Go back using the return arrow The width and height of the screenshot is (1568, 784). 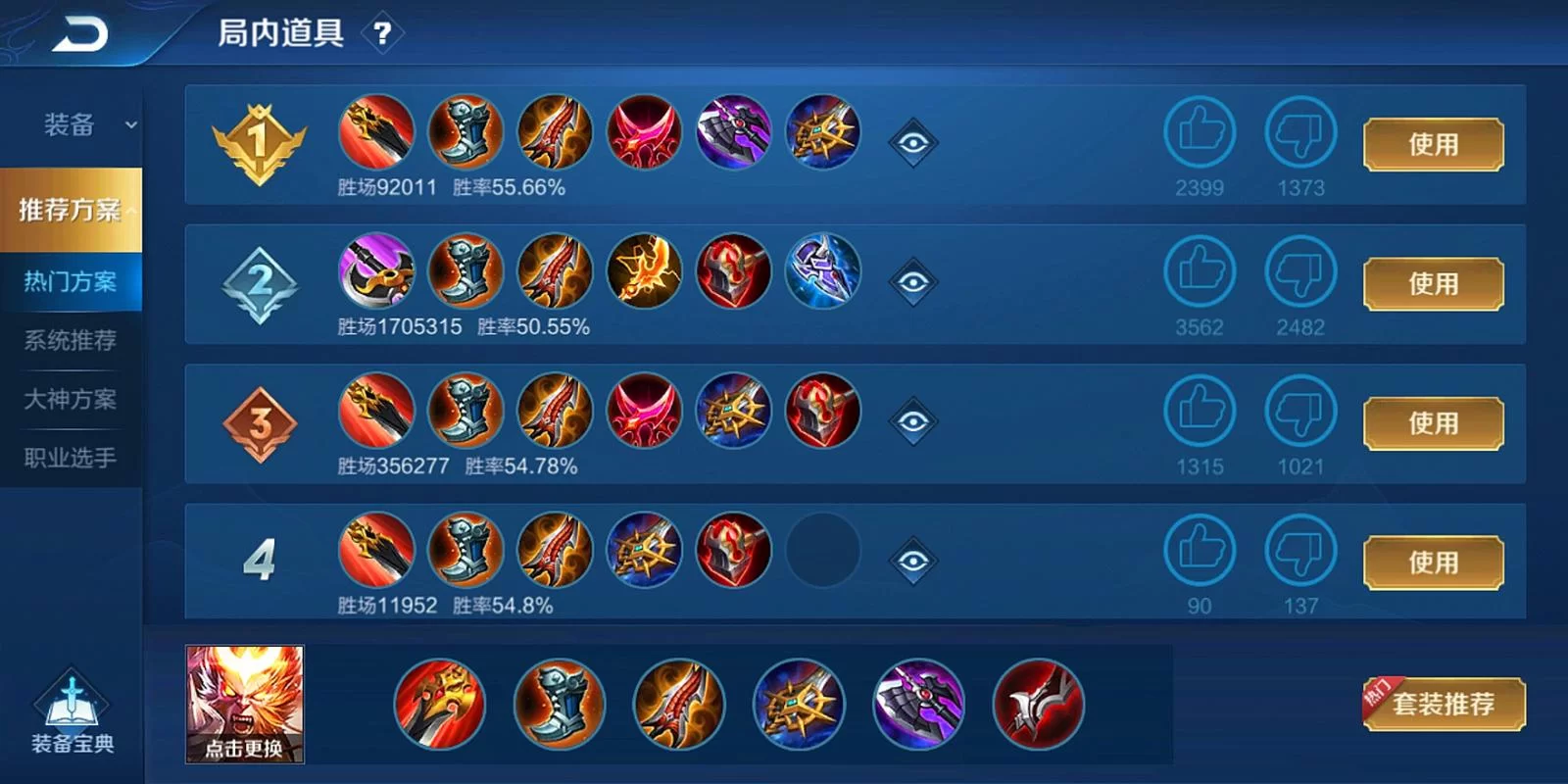tap(80, 35)
